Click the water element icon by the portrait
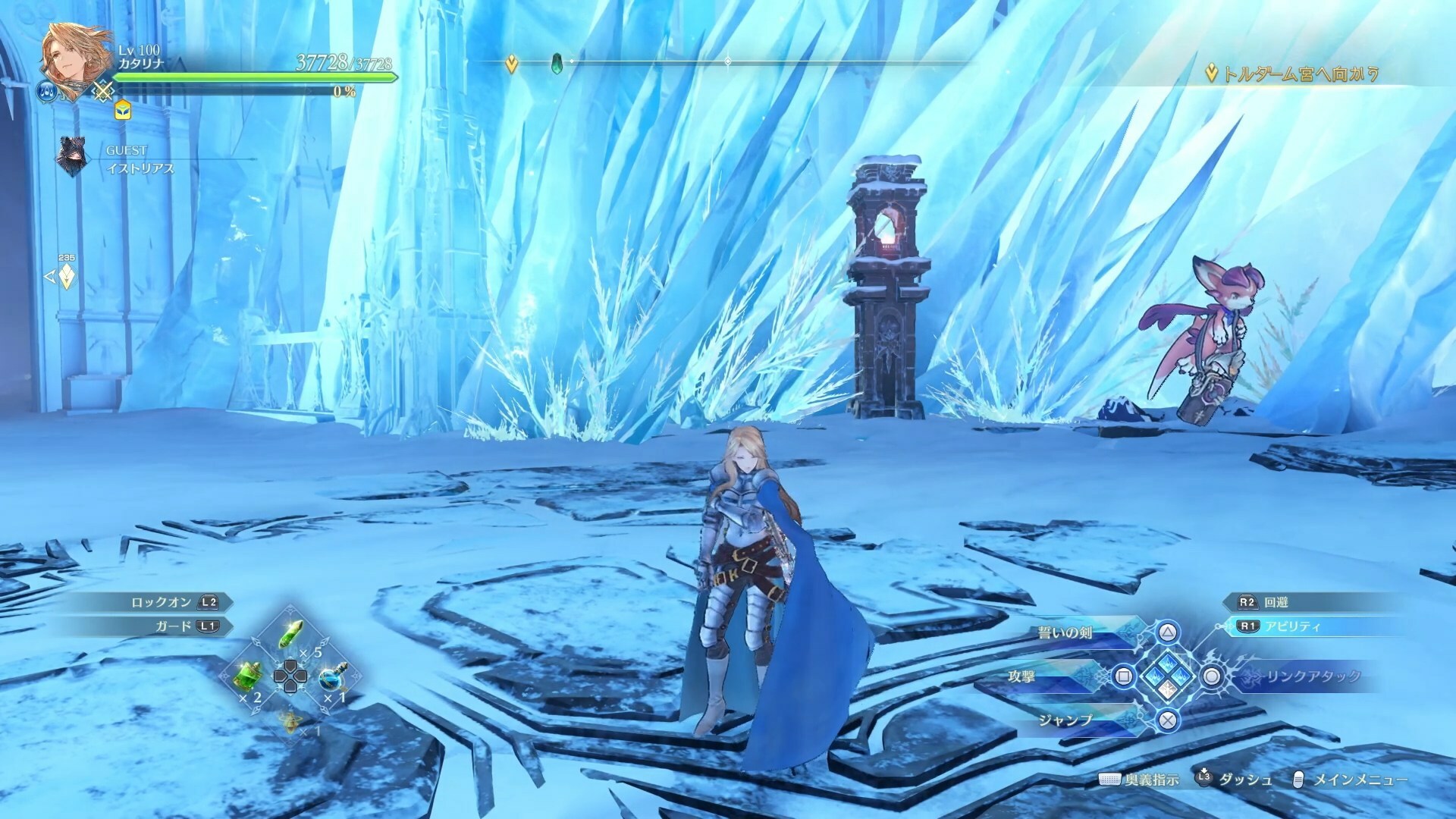1456x819 pixels. pos(46,92)
